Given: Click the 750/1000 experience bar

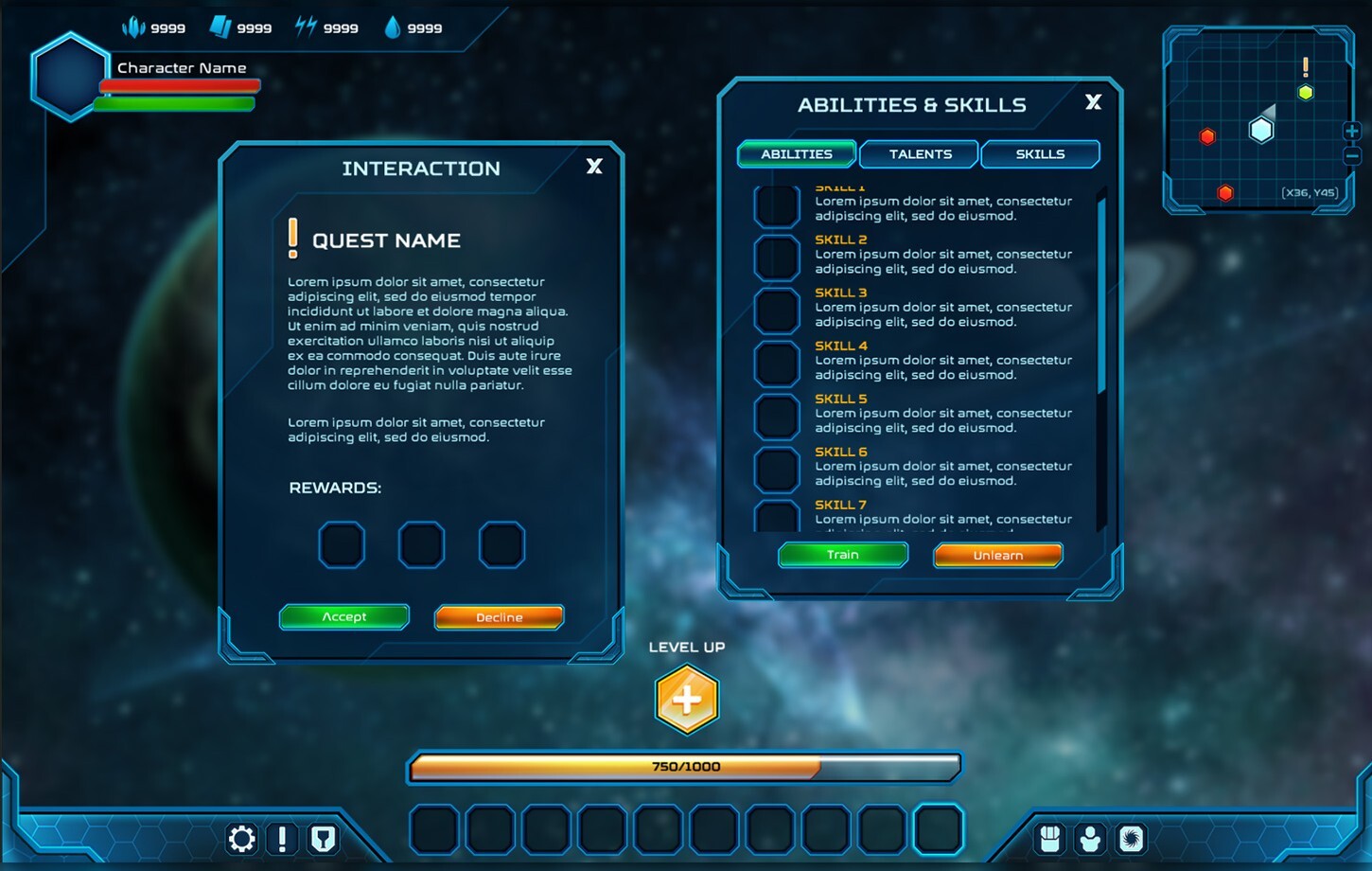Looking at the screenshot, I should 684,767.
